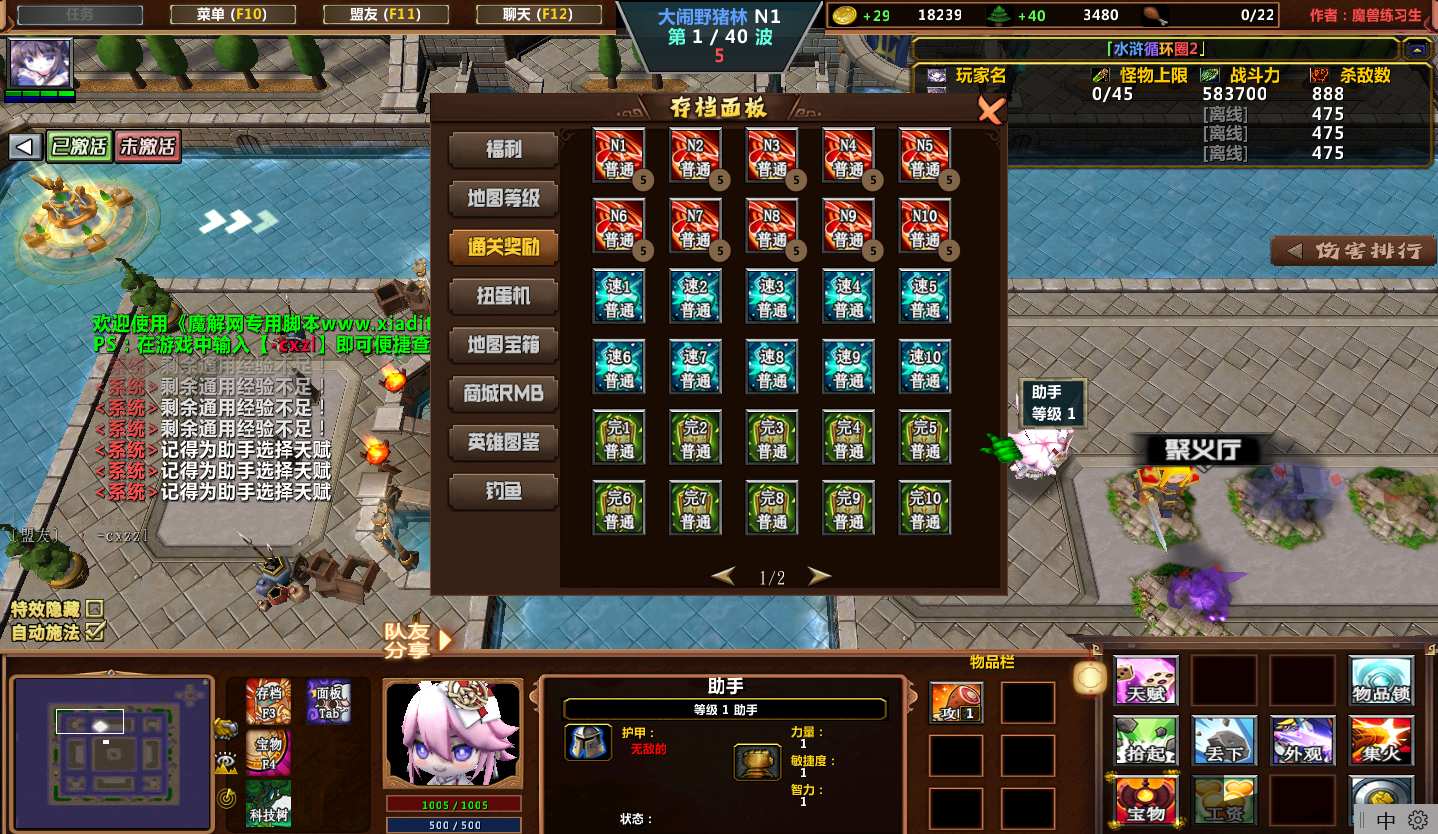Select the 扭蛋机 tab

503,296
